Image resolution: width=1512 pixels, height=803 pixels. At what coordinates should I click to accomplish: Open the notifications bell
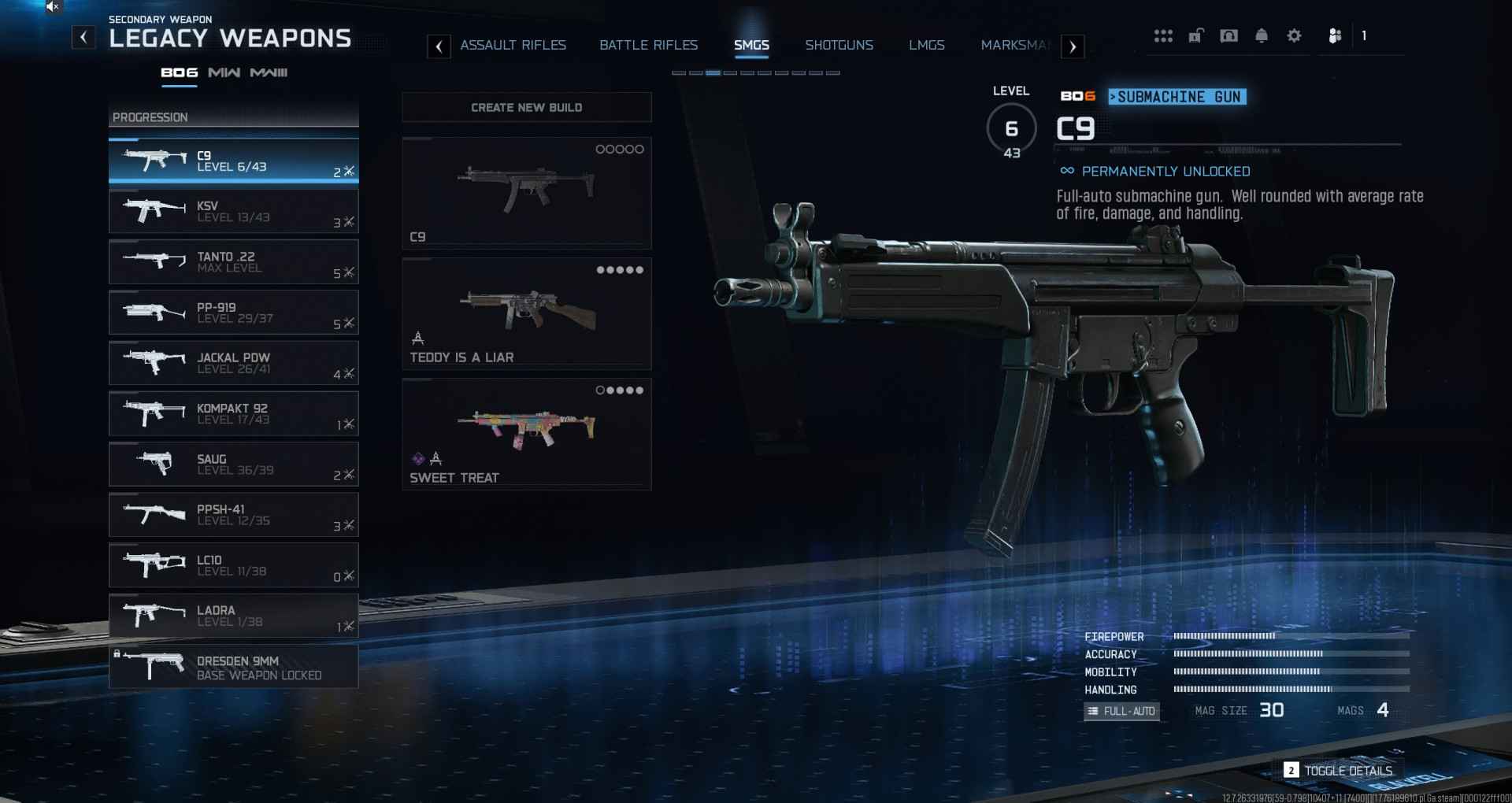[x=1261, y=36]
